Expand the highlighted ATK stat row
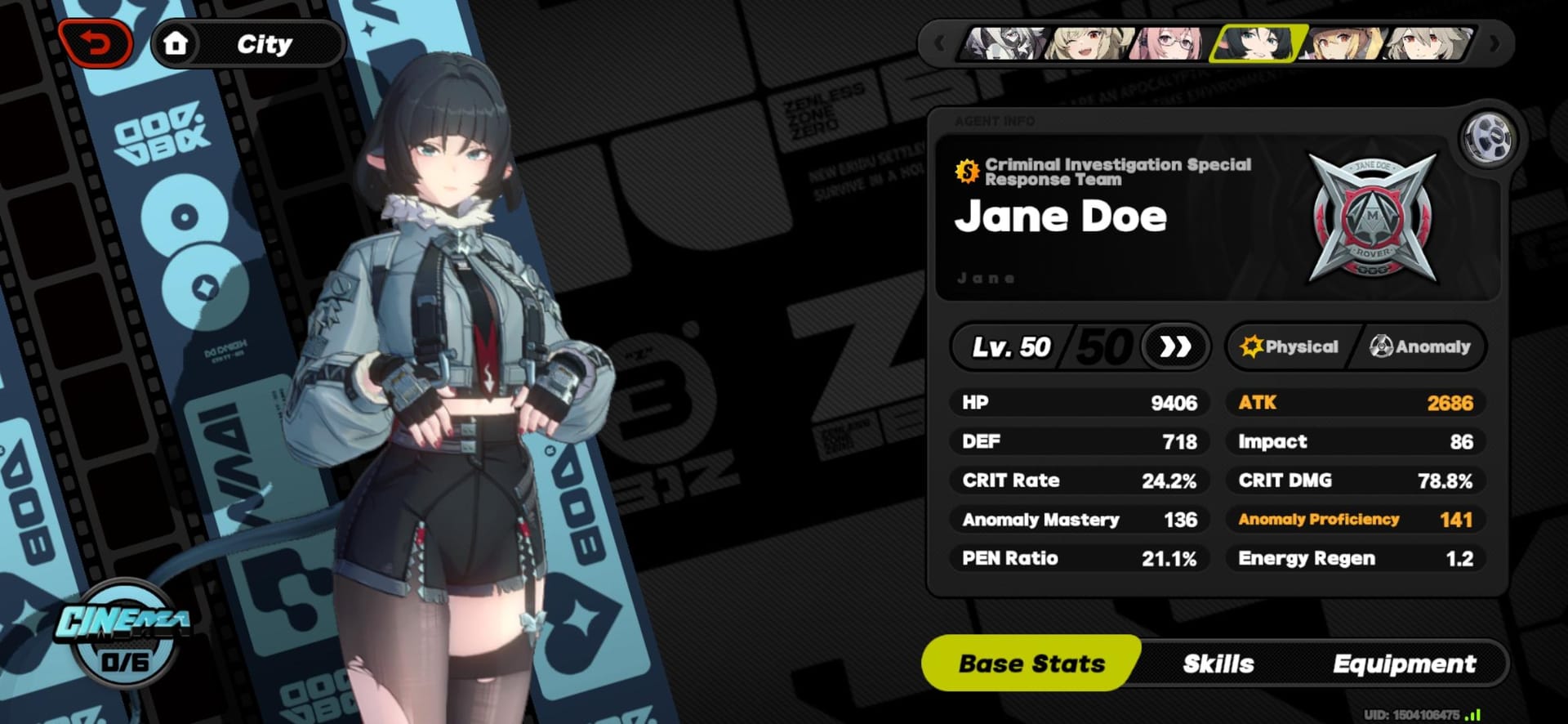This screenshot has height=724, width=1568. click(x=1354, y=402)
